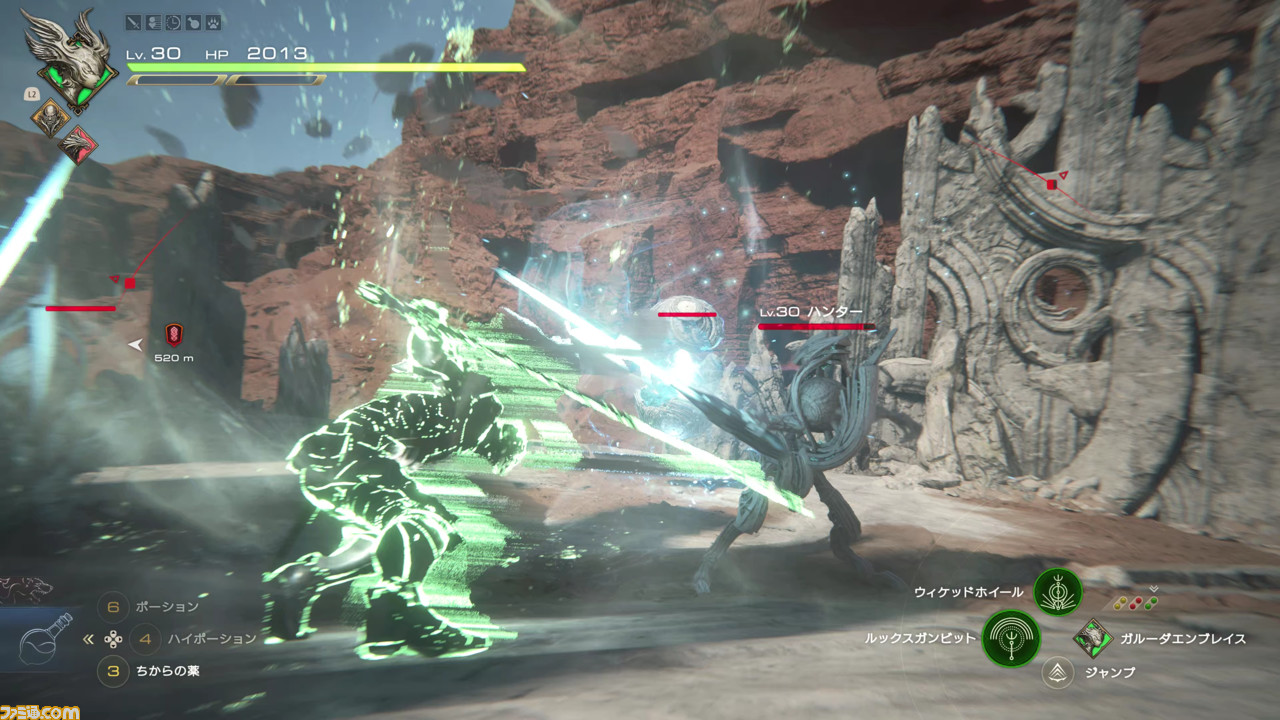Activate the Wicked Wheel ability icon
1280x720 pixels.
click(x=1058, y=592)
